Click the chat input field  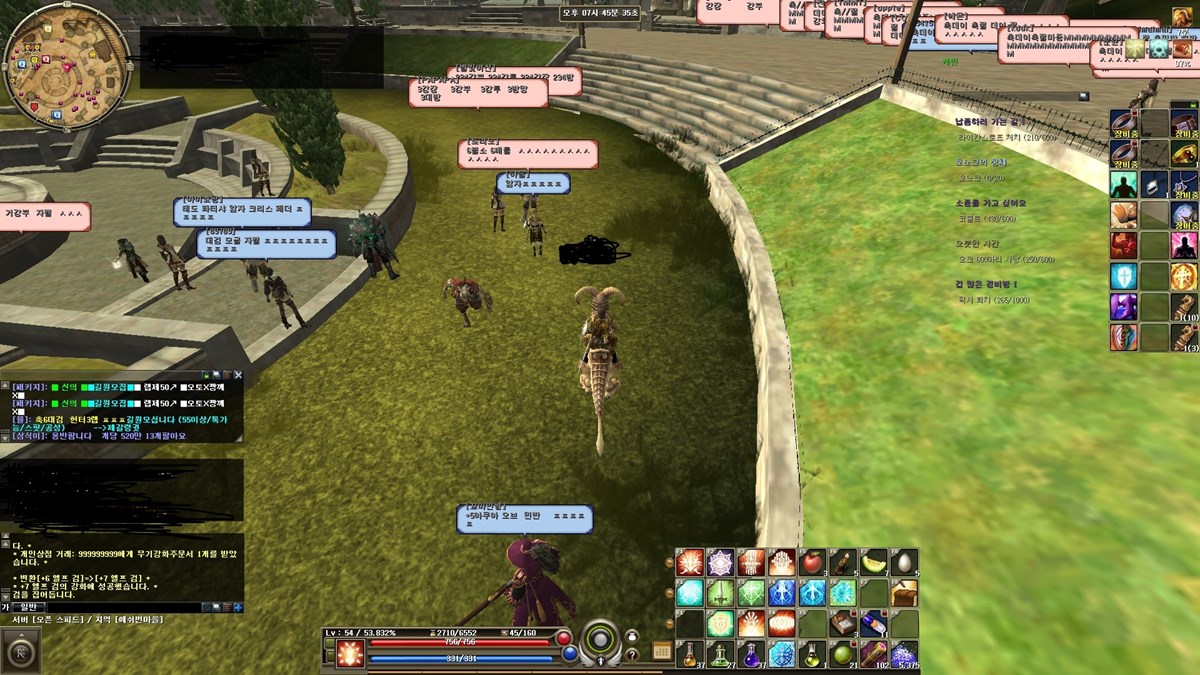(x=120, y=607)
